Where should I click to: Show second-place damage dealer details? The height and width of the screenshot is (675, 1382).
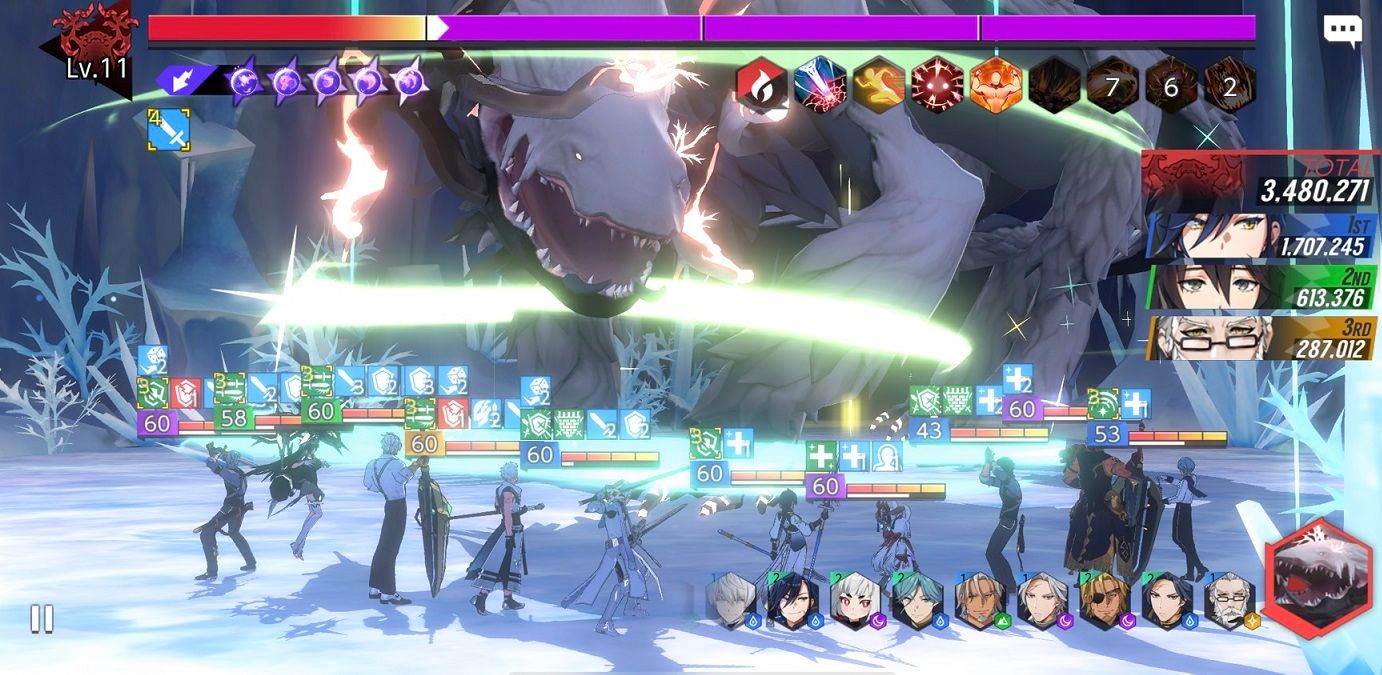coord(1261,287)
